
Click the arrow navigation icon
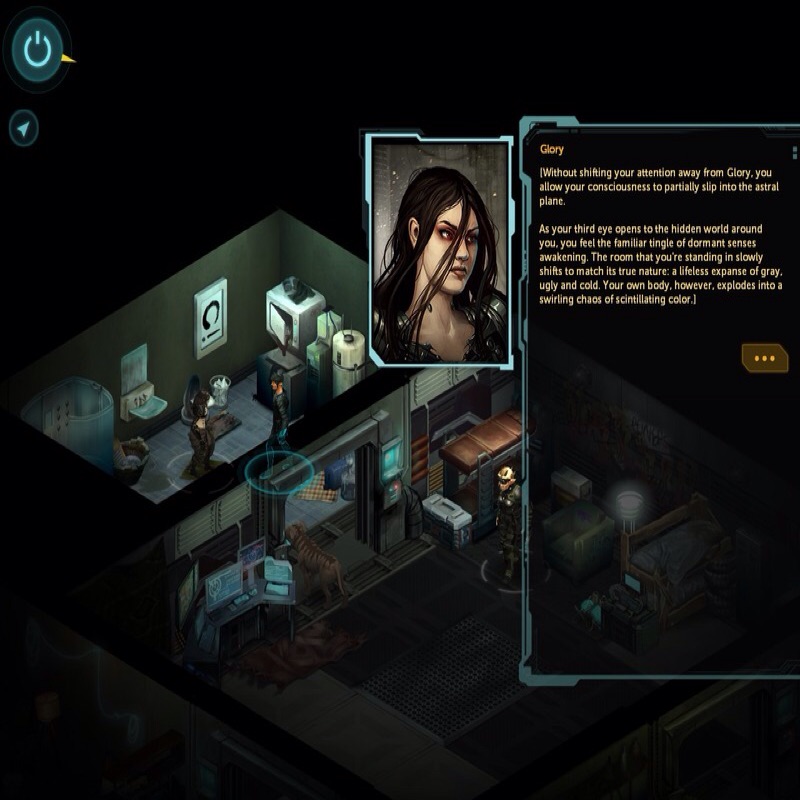(24, 128)
